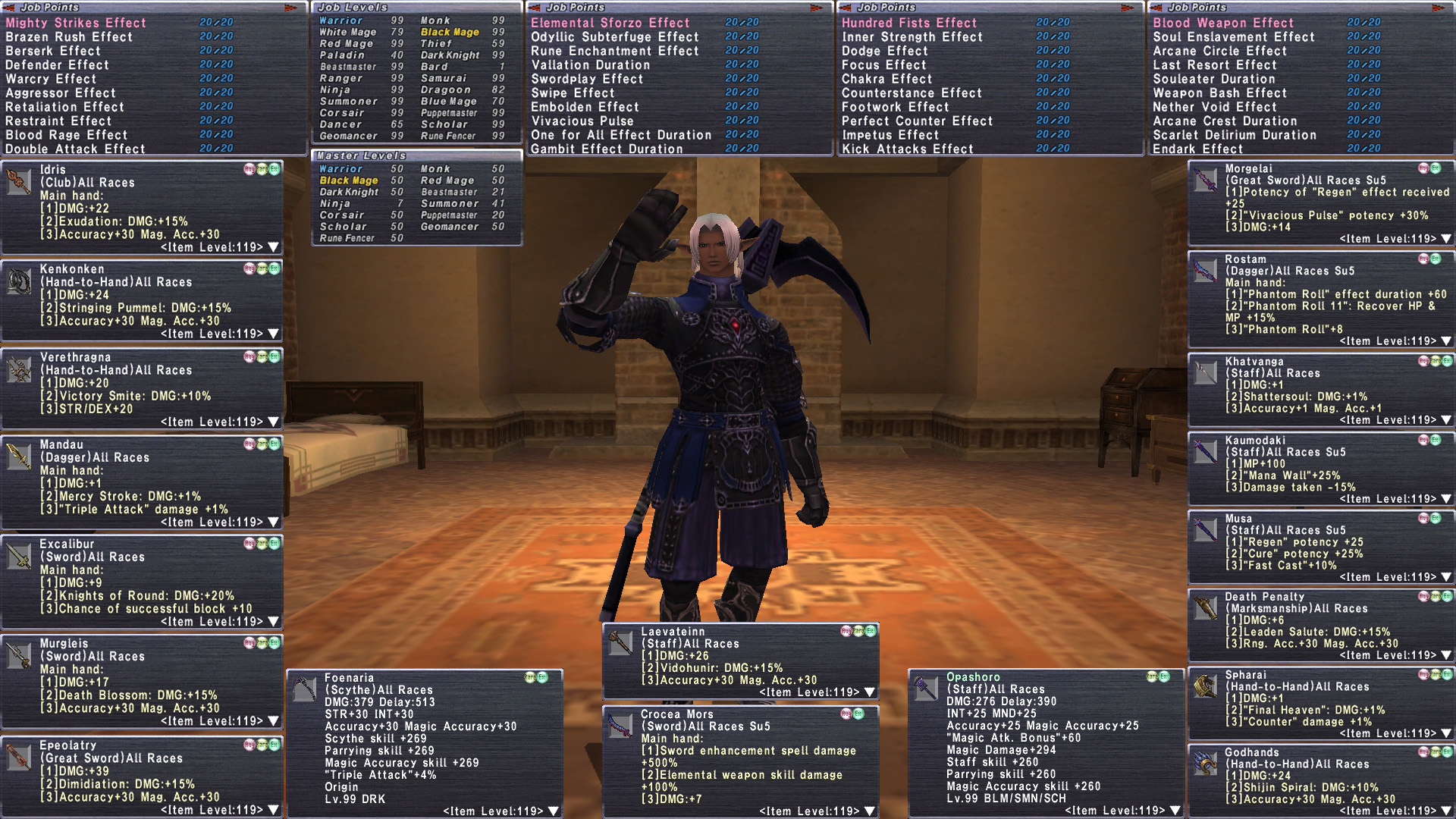Expand the Idris item description arrow

pyautogui.click(x=274, y=247)
